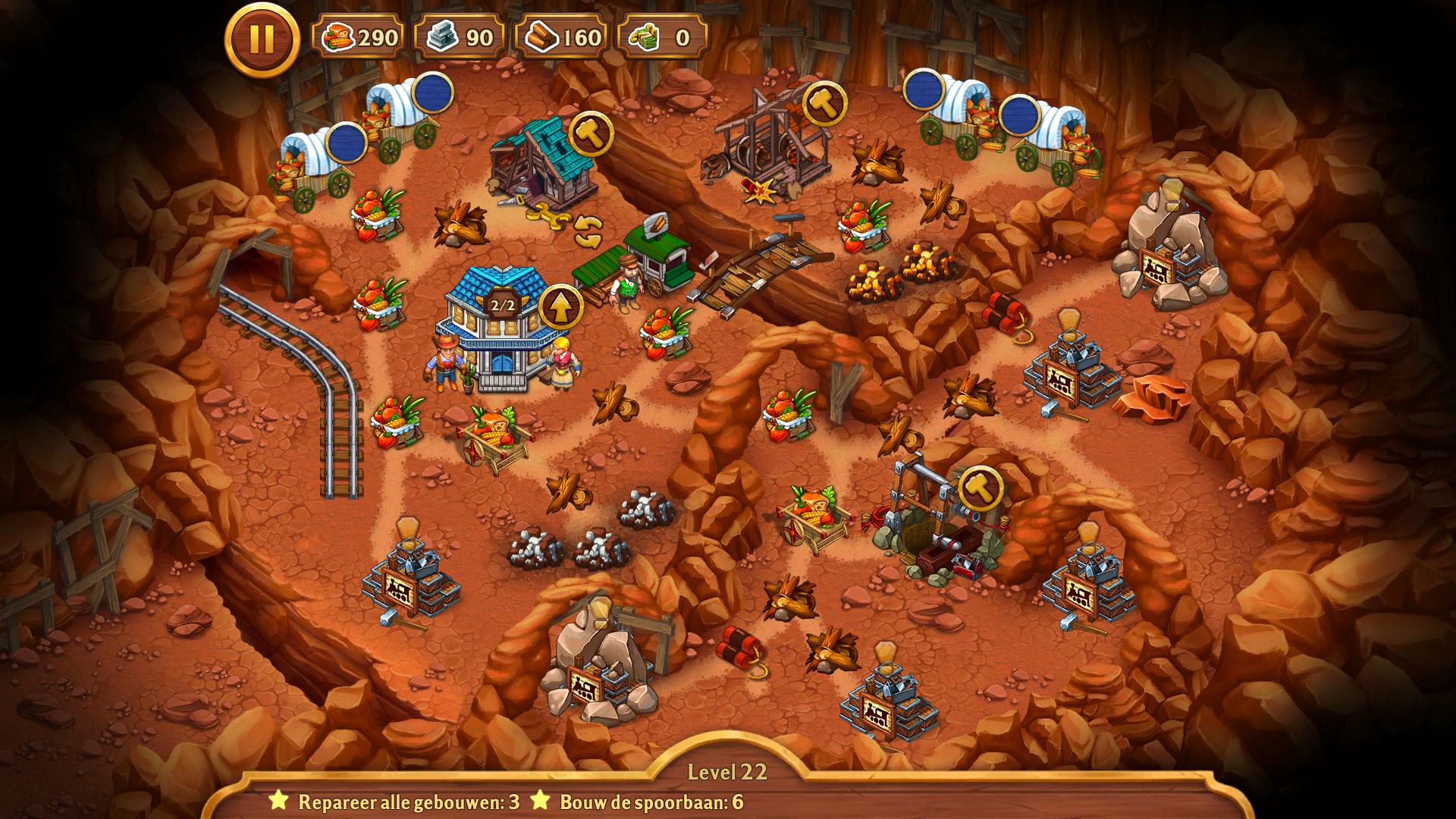Tap the hammer icon on the ruined mine shaft
Image resolution: width=1456 pixels, height=819 pixels.
981,488
